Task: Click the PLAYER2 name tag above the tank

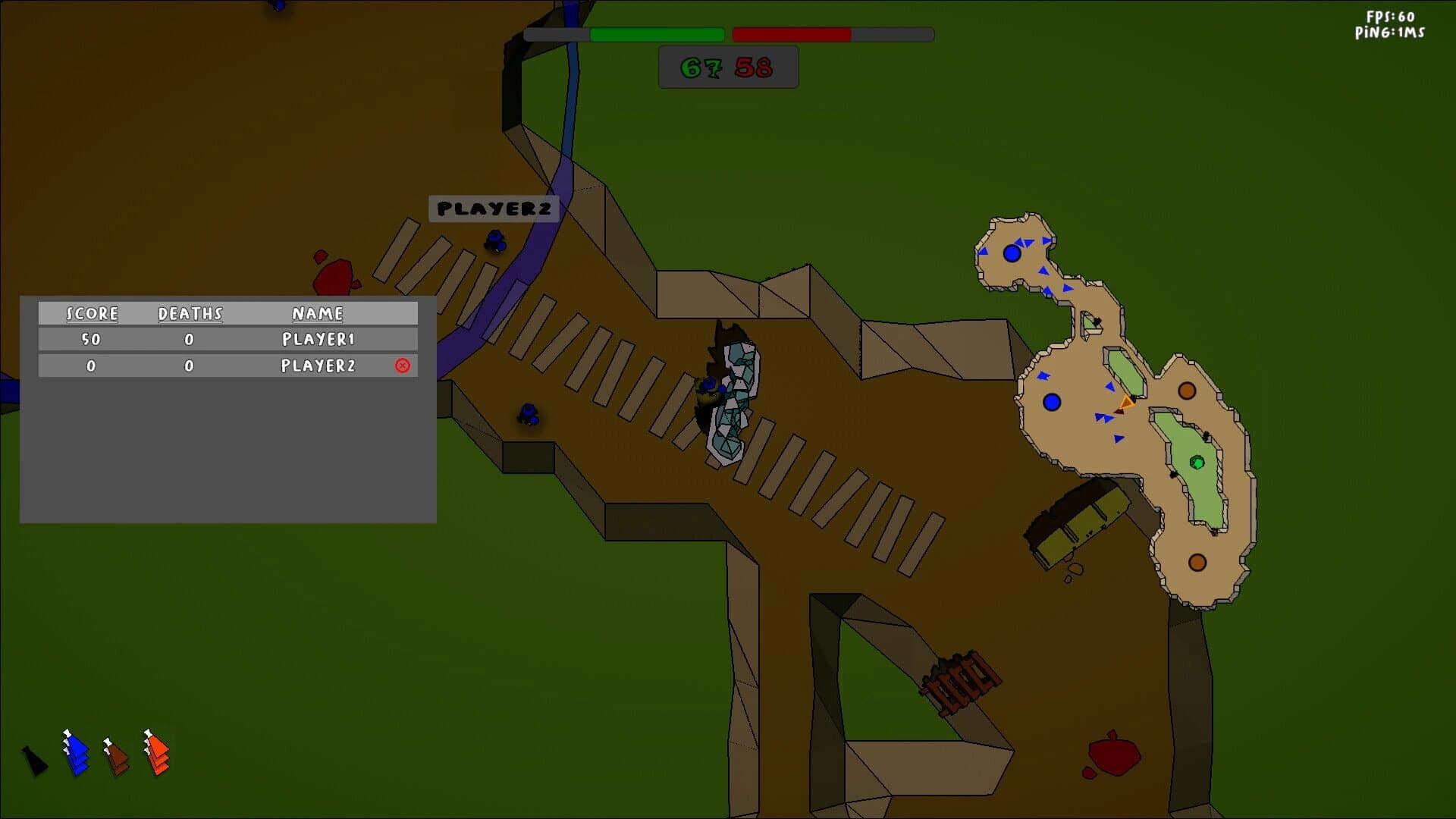Action: (493, 208)
